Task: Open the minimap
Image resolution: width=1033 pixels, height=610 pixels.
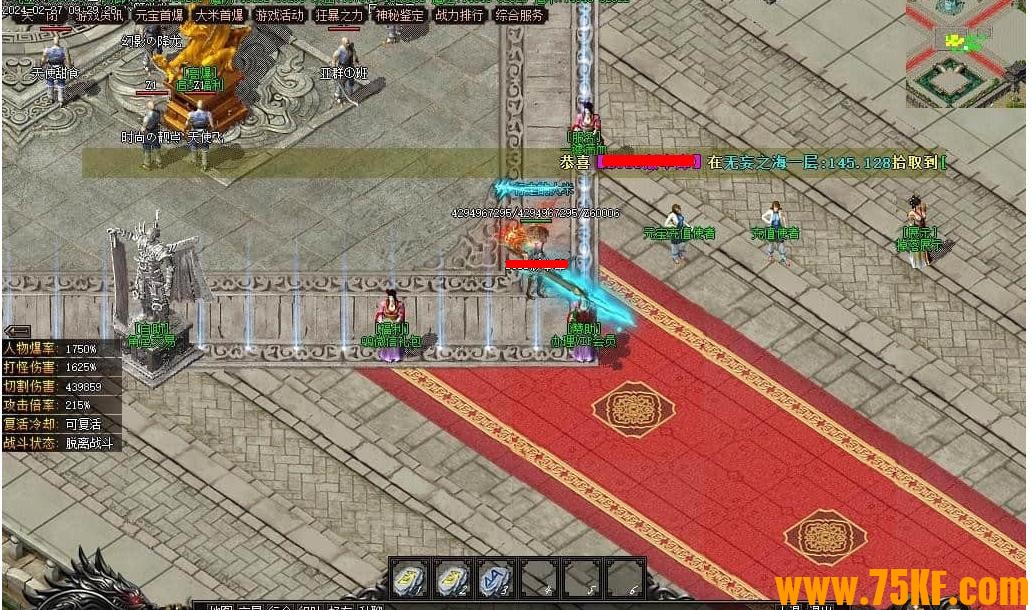Action: 968,53
